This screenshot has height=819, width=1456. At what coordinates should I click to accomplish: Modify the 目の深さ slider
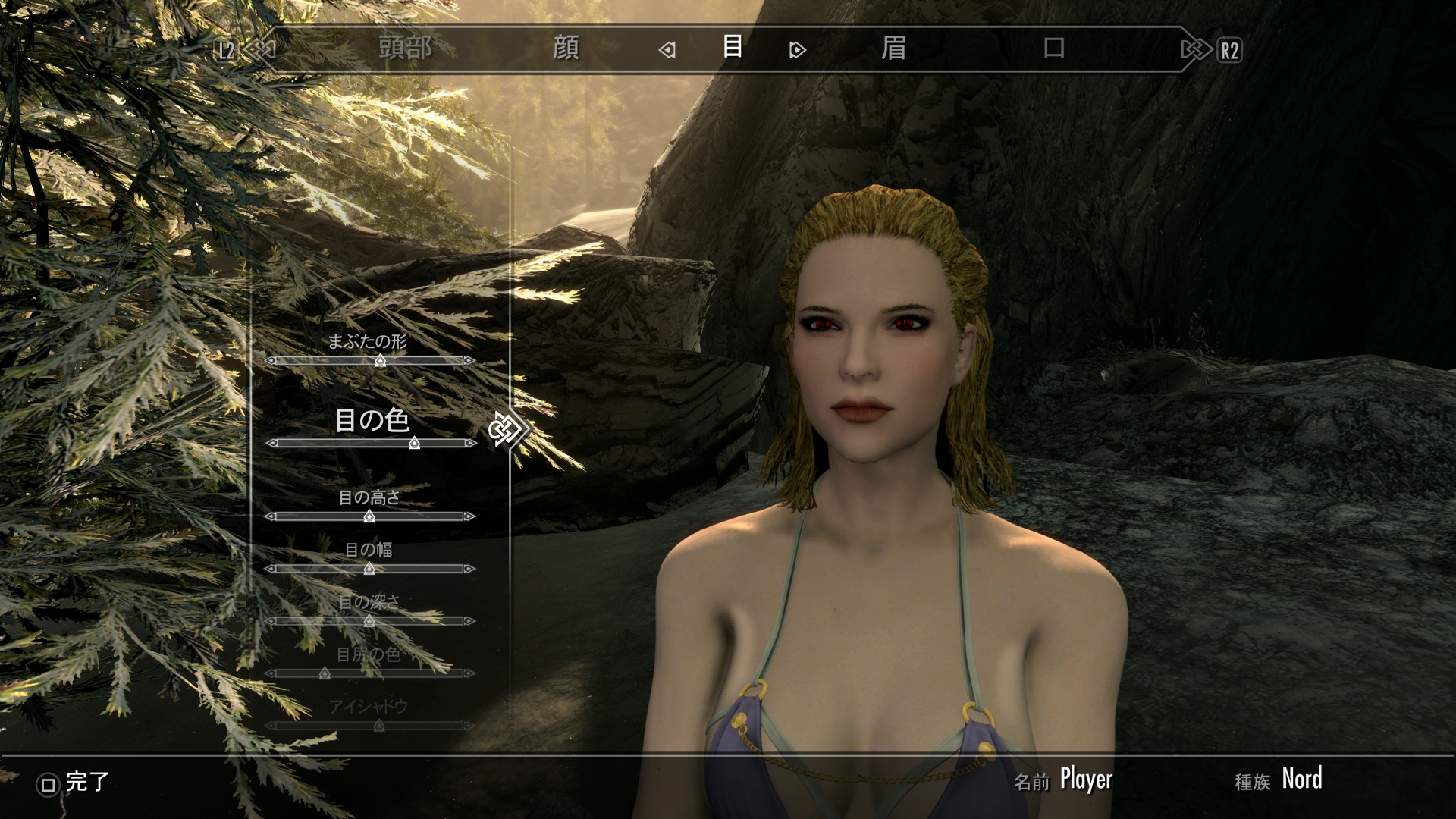tap(369, 621)
